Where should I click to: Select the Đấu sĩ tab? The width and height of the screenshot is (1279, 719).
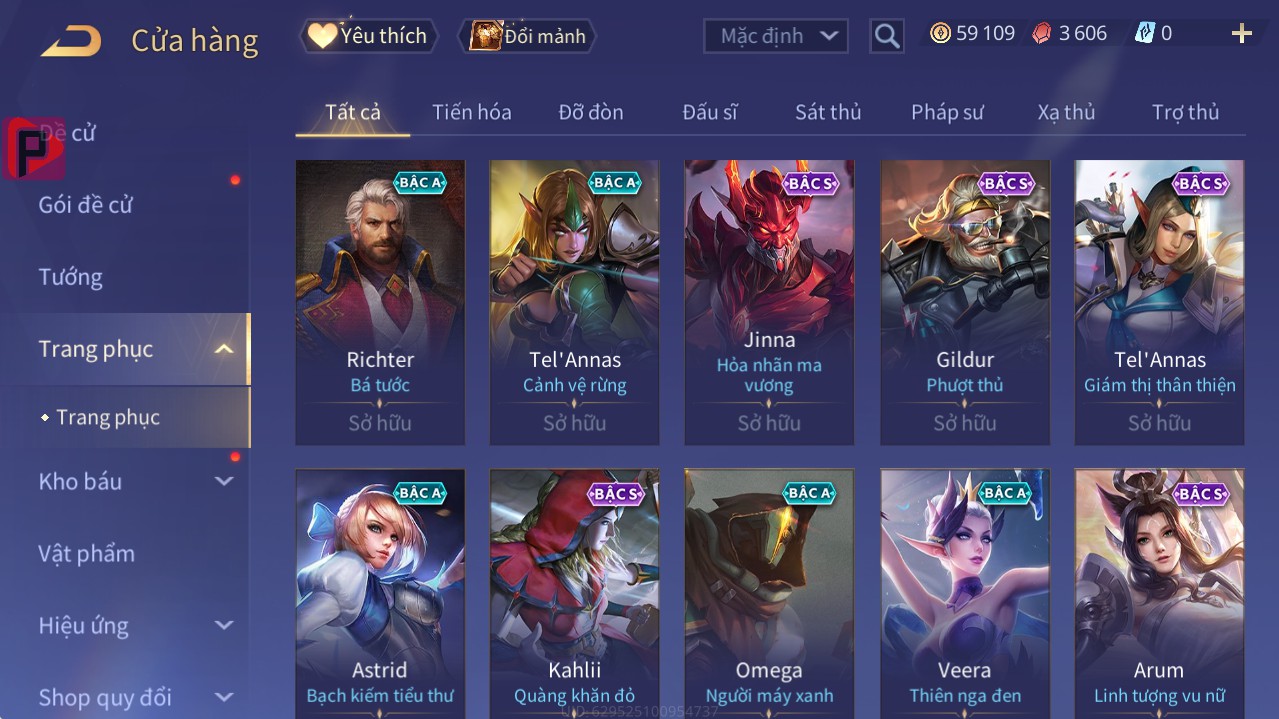(x=709, y=112)
